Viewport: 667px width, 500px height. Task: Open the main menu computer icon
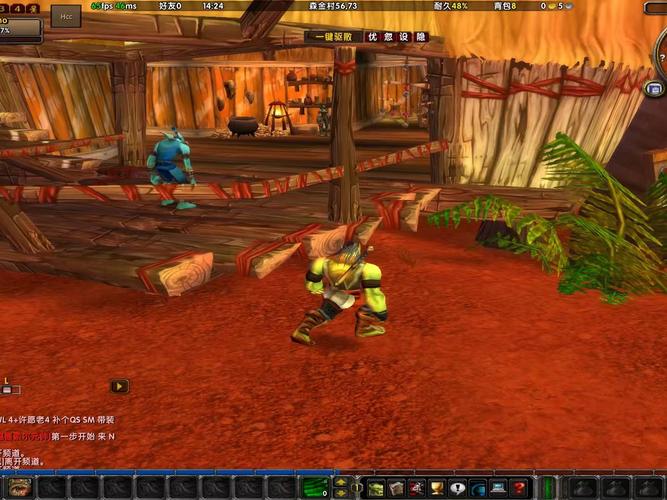[x=498, y=488]
